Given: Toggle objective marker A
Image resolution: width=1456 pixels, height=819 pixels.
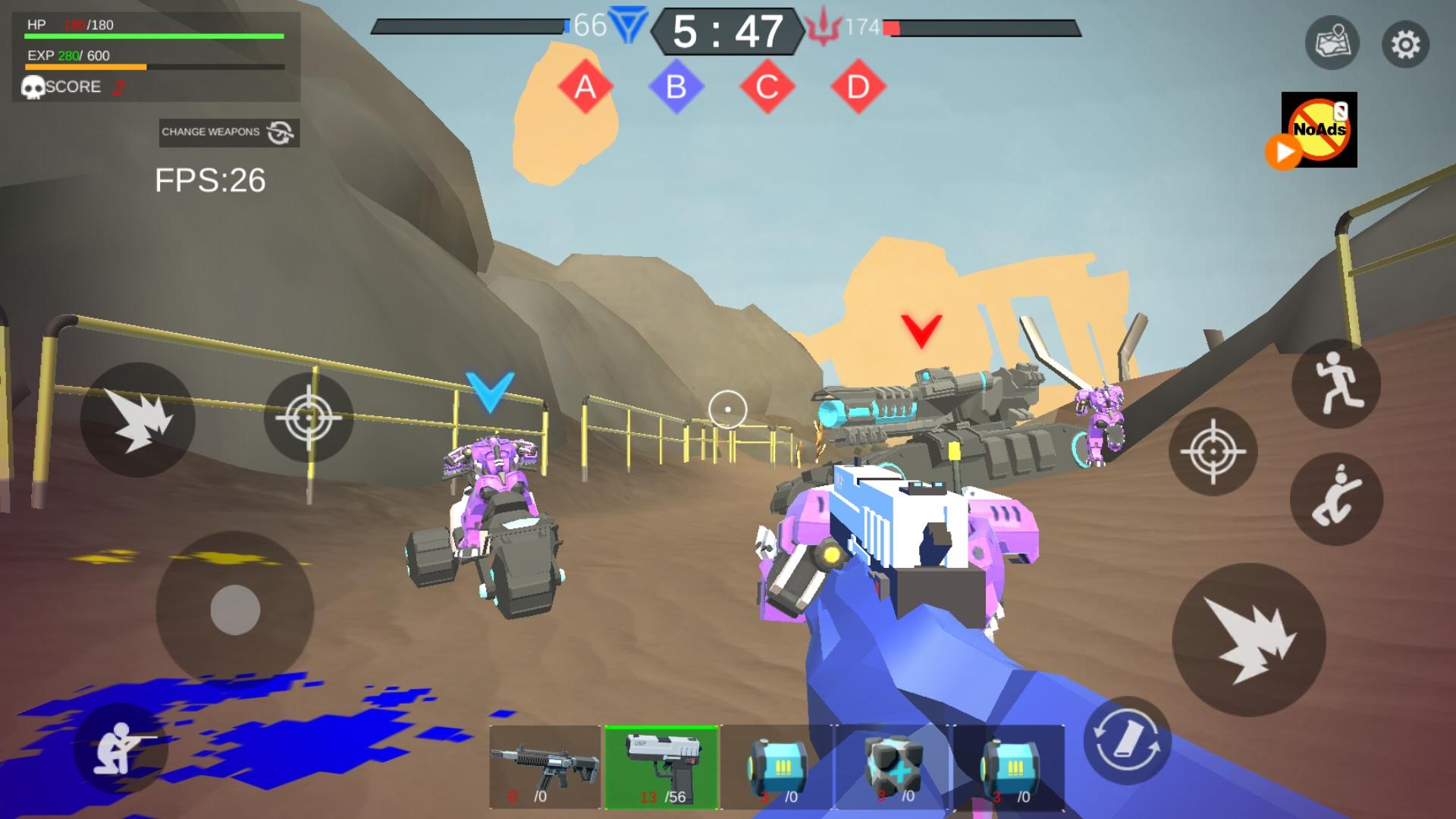Looking at the screenshot, I should [584, 86].
